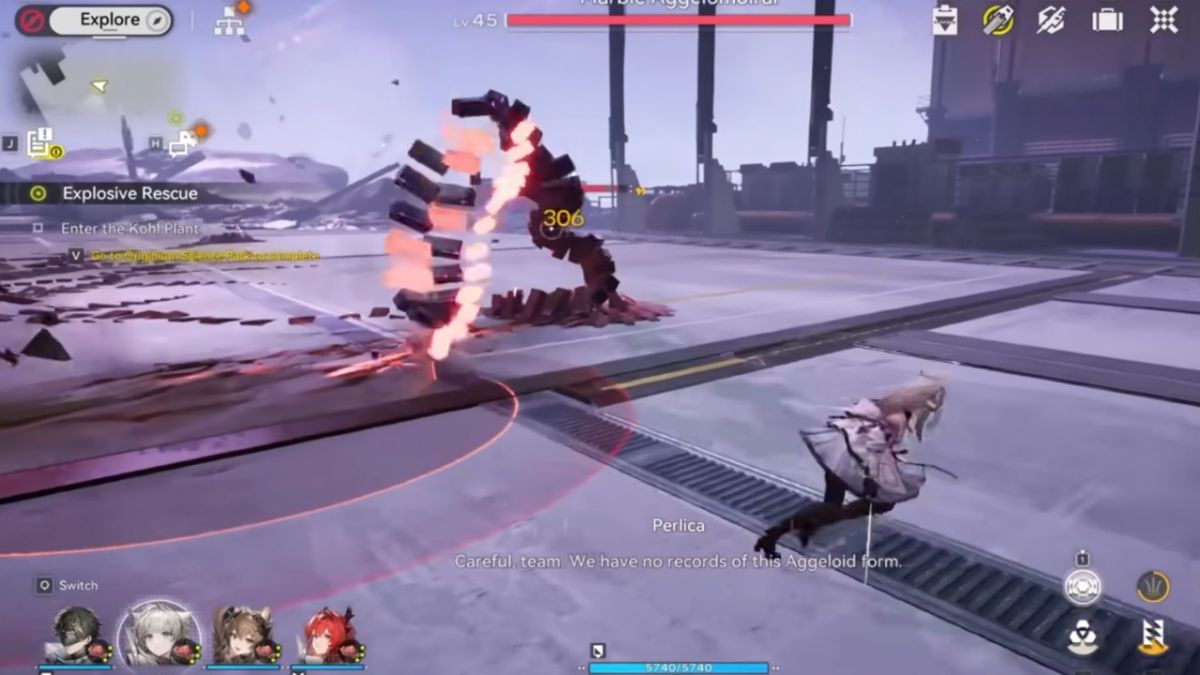Use the three-circle cluster skill icon
The height and width of the screenshot is (675, 1200).
coord(1082,637)
